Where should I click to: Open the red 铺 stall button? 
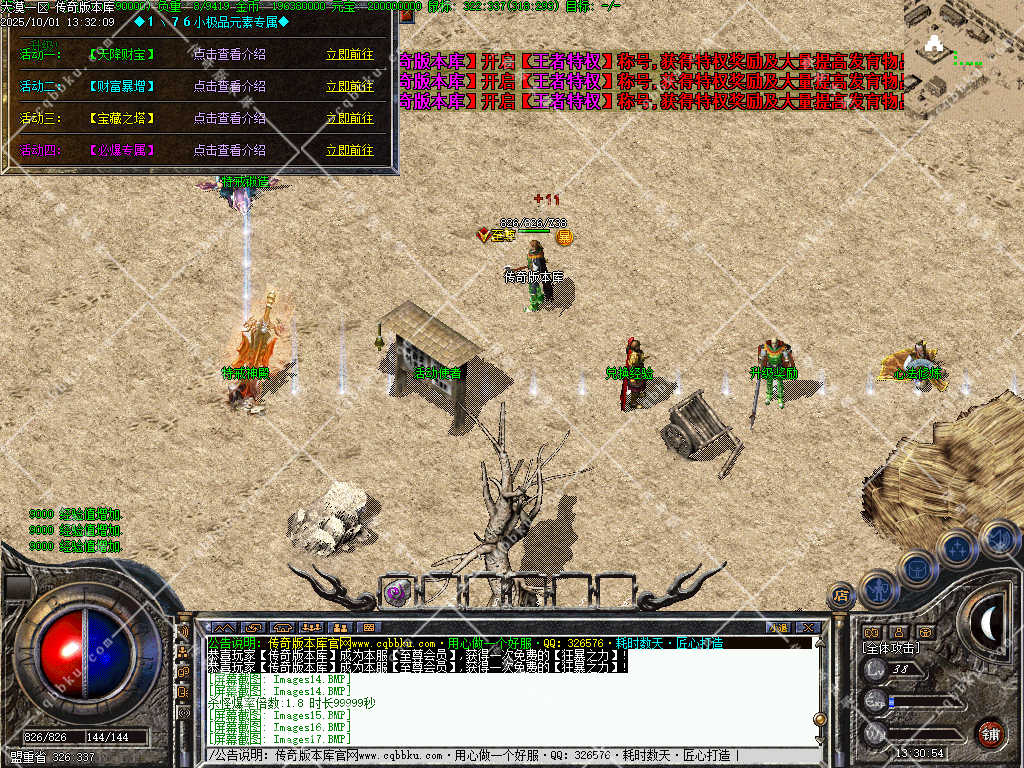[990, 733]
